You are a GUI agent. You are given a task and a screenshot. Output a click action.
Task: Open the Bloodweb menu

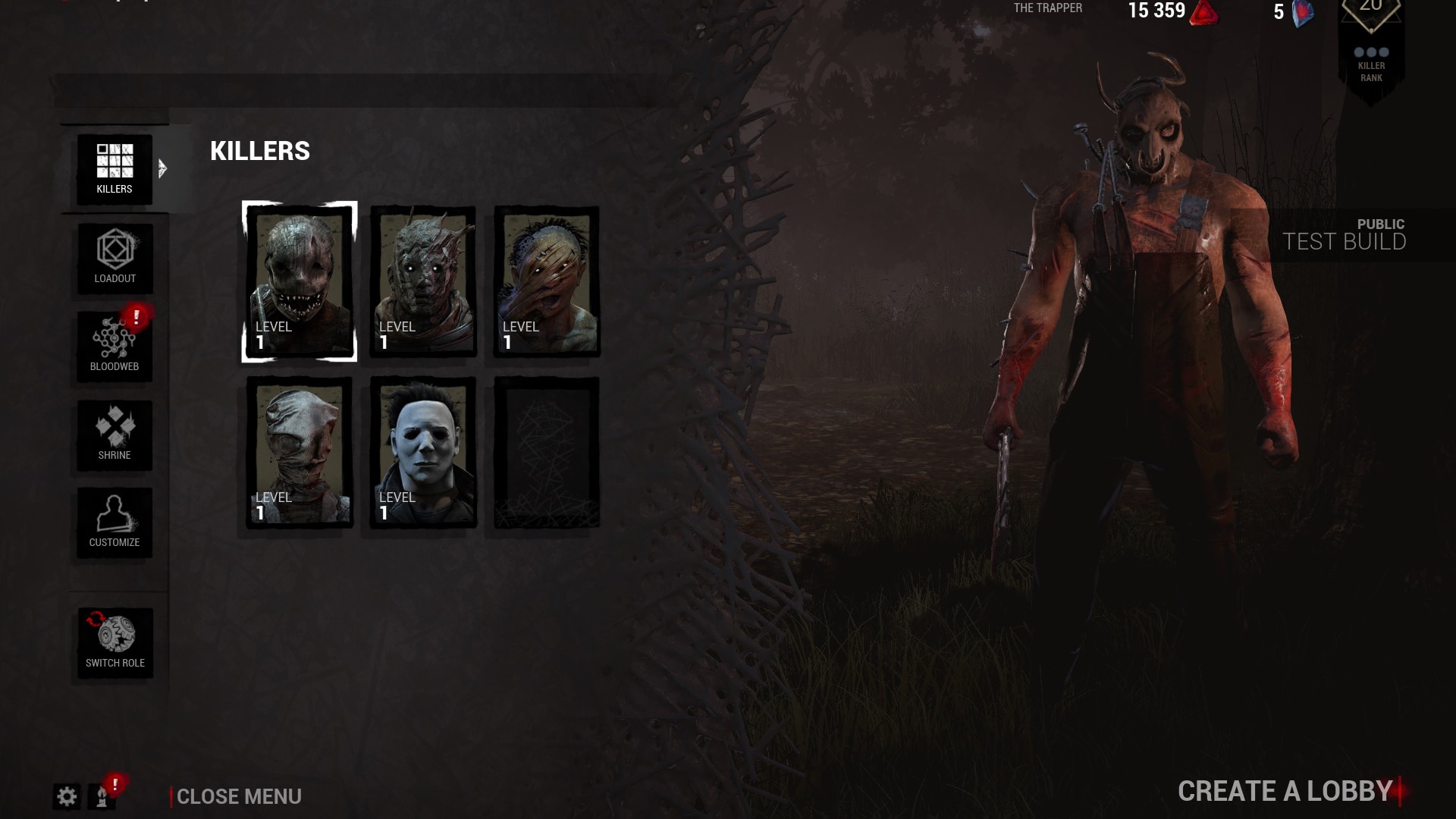point(115,346)
